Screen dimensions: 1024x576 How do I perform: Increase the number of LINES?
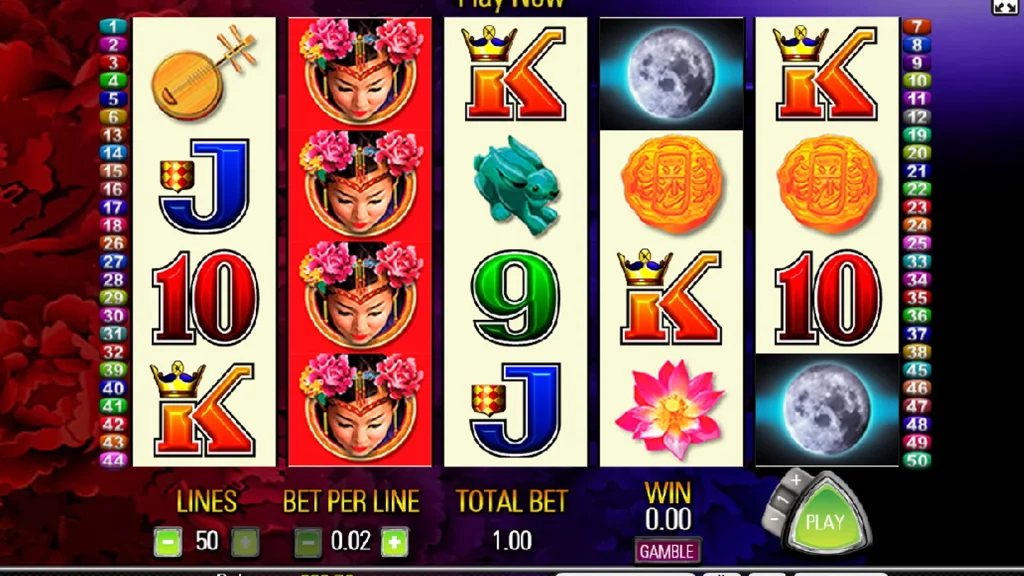[245, 542]
